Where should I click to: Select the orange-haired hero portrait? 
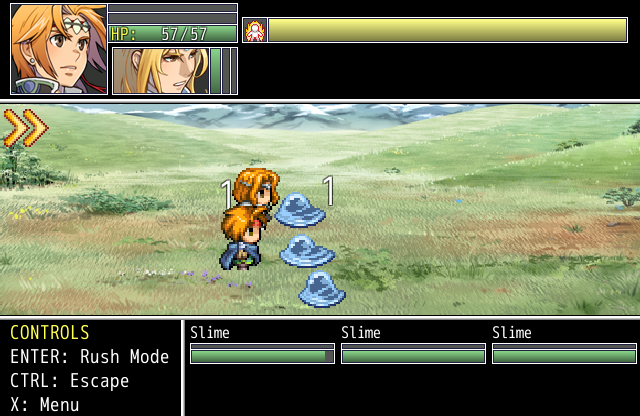tap(58, 49)
